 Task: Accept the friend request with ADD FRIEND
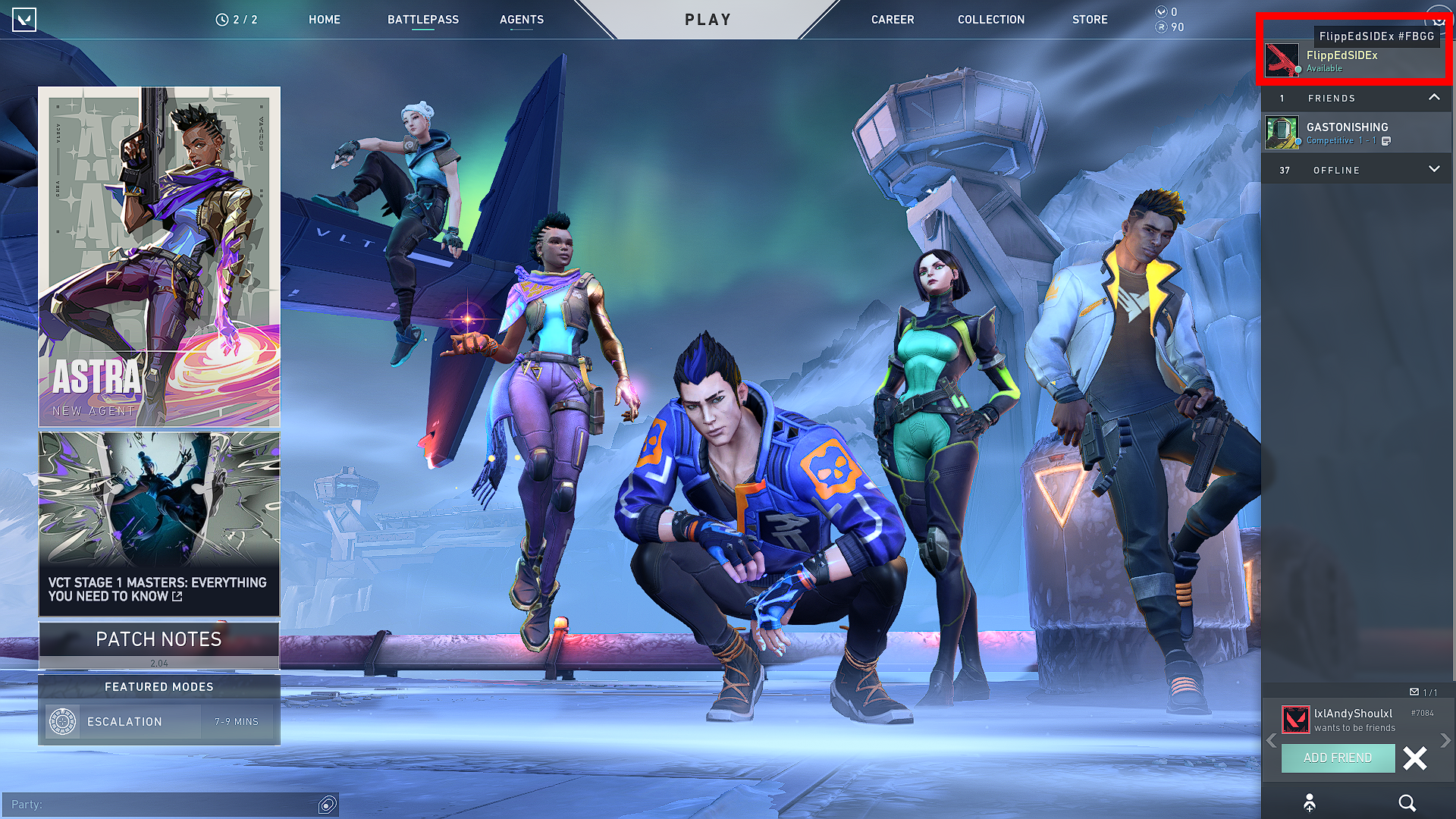pos(1338,758)
